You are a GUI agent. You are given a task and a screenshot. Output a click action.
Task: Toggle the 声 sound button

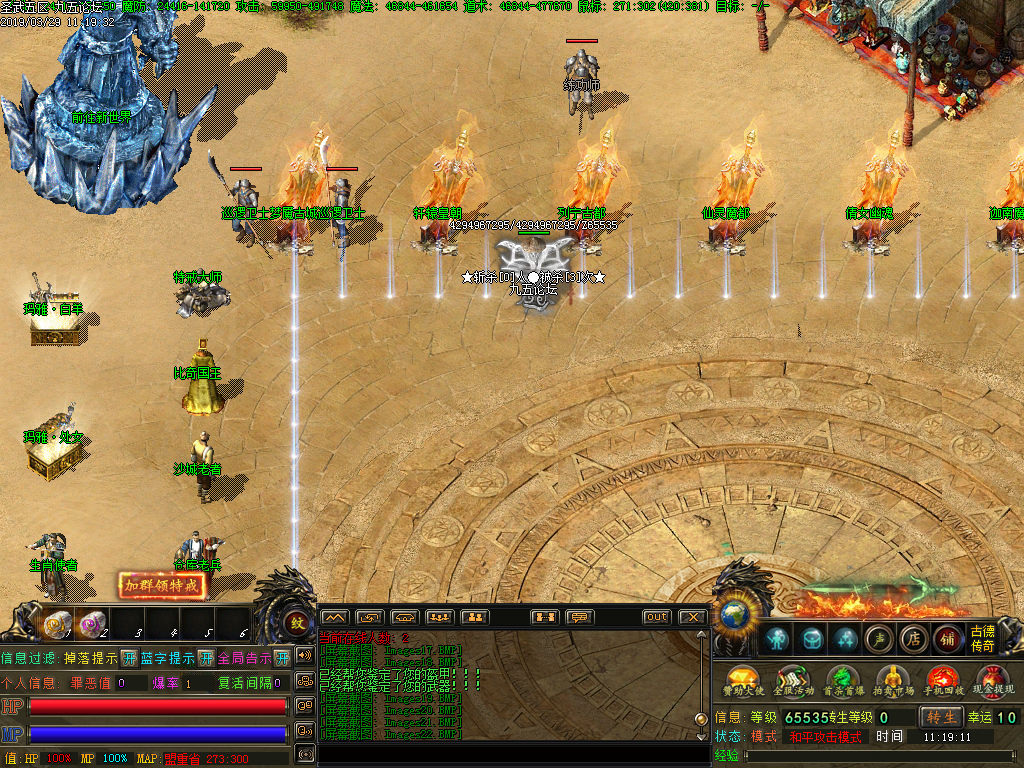(878, 638)
